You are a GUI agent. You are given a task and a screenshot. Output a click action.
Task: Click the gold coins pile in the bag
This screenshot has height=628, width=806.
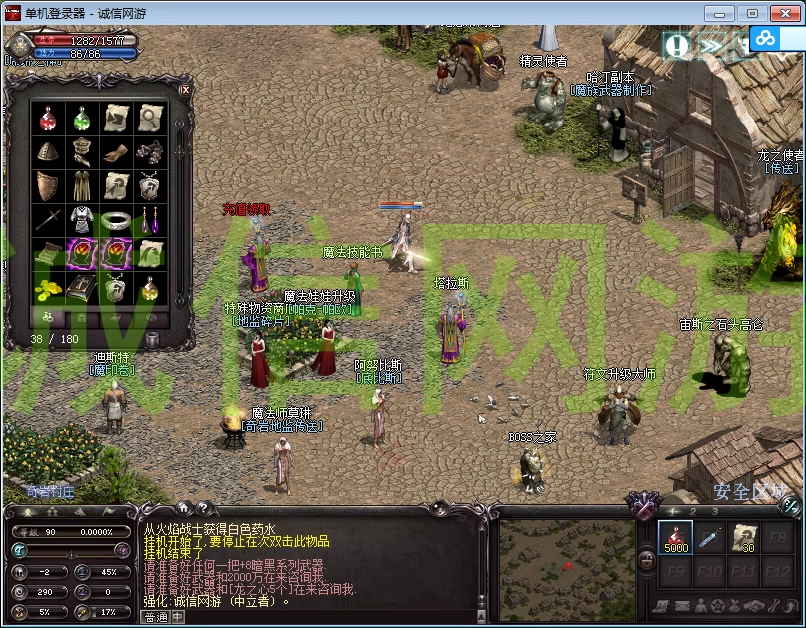pyautogui.click(x=48, y=287)
